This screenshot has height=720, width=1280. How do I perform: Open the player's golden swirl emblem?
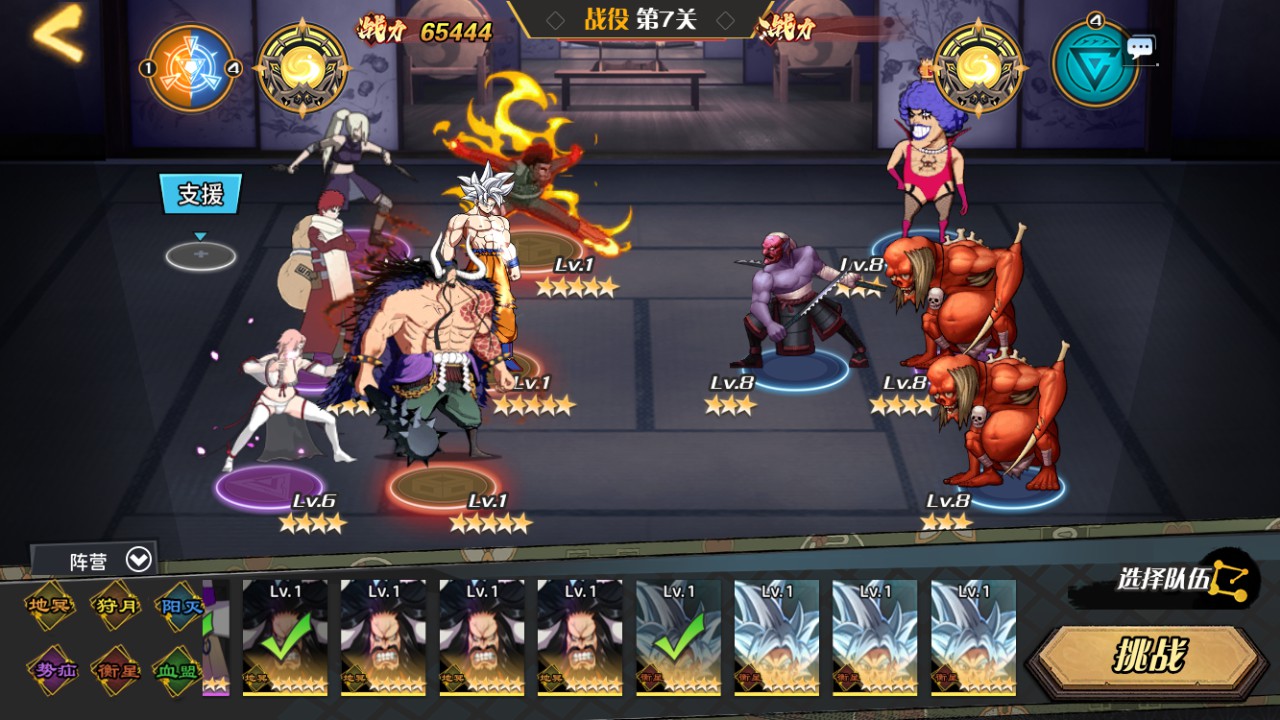302,68
